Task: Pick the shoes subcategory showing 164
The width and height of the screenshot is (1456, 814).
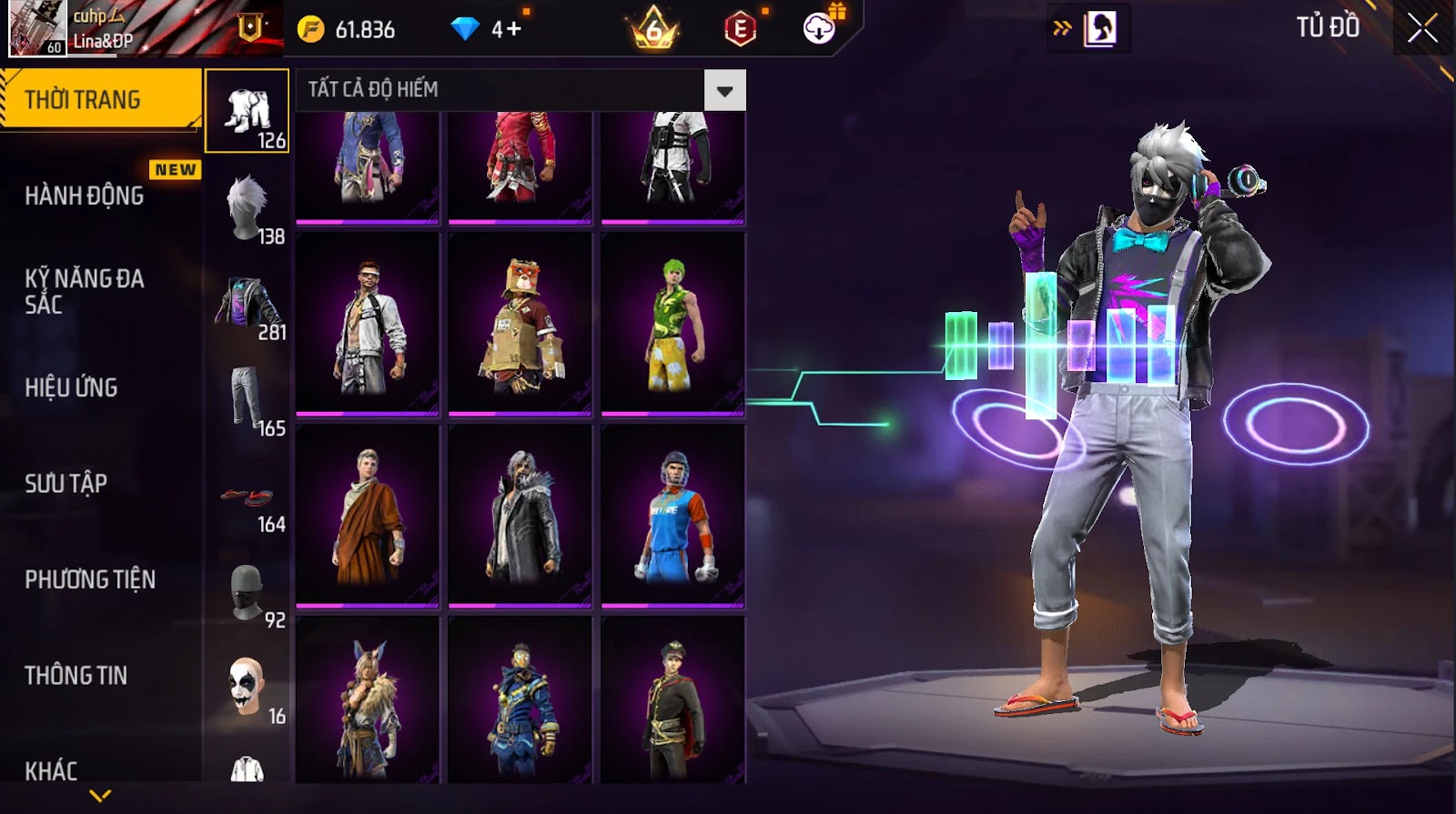Action: tap(248, 498)
